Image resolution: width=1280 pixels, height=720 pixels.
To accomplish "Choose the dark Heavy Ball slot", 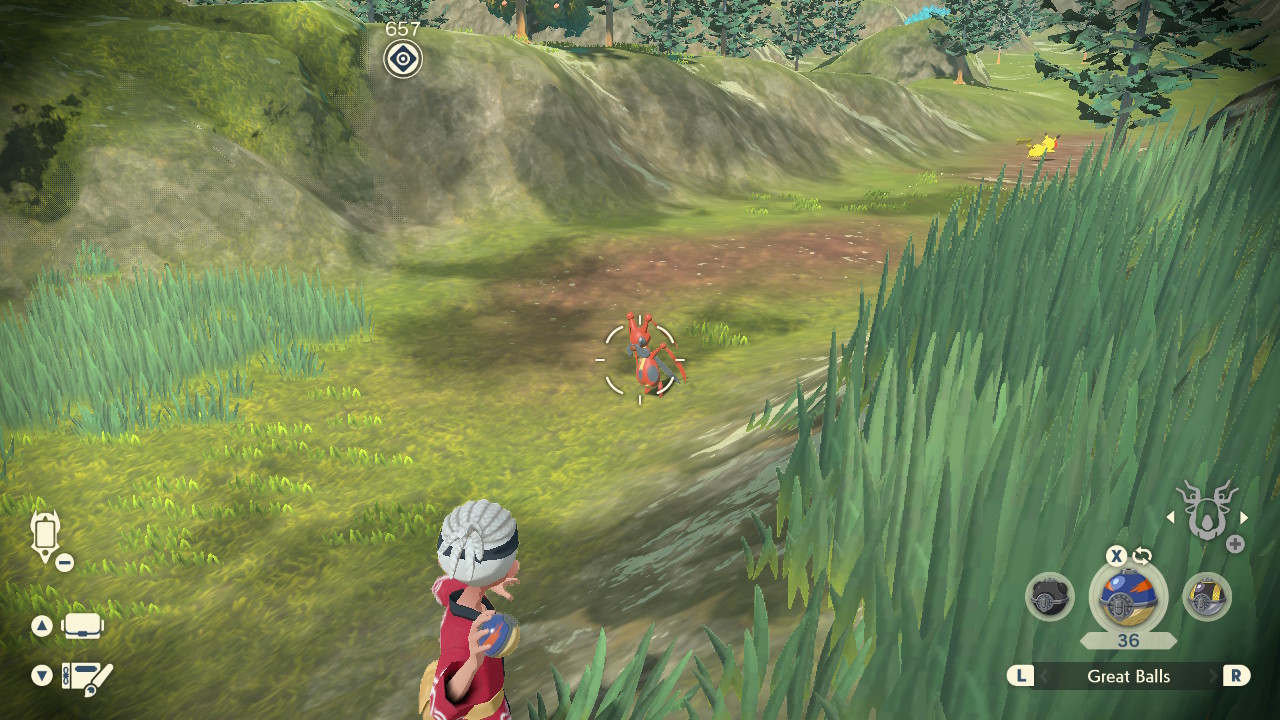I will (x=1050, y=597).
